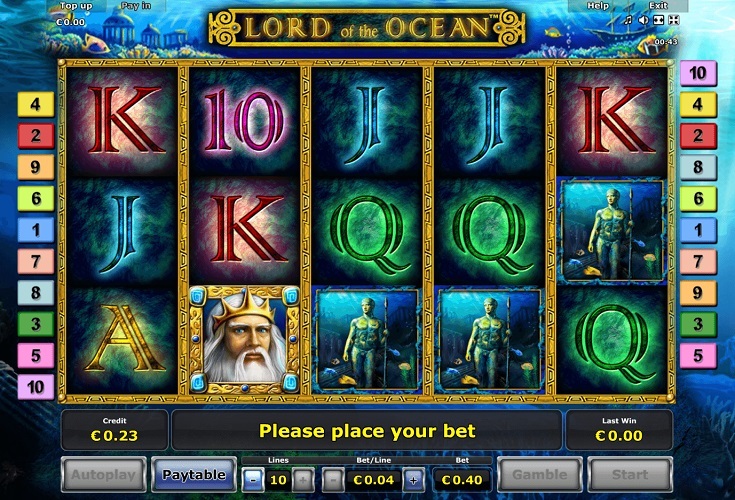Select the Gamble button

pyautogui.click(x=540, y=475)
